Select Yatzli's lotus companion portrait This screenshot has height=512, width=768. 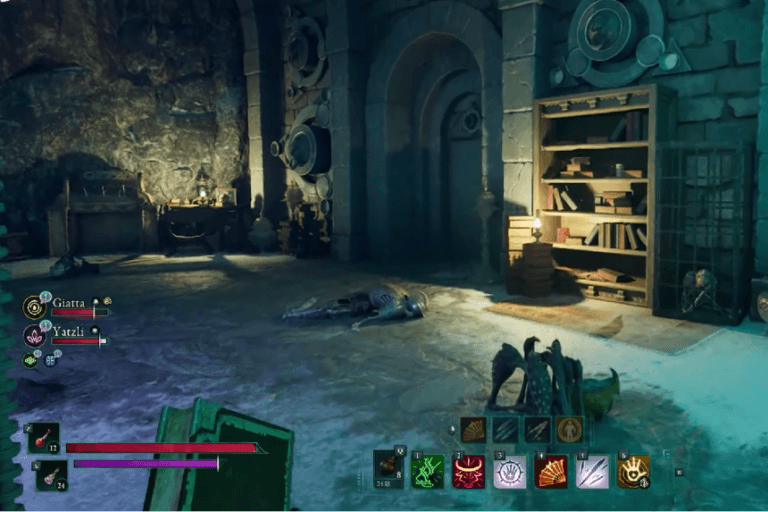pyautogui.click(x=34, y=335)
